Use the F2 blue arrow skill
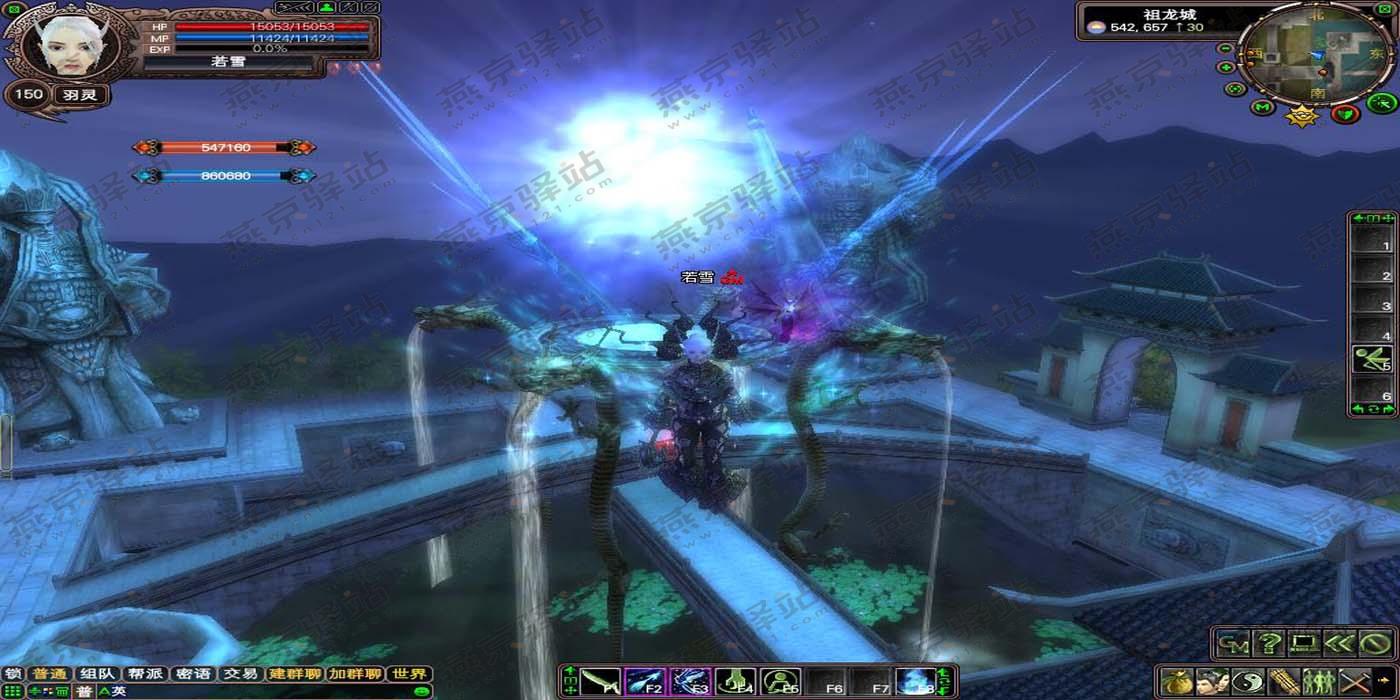 [x=645, y=683]
